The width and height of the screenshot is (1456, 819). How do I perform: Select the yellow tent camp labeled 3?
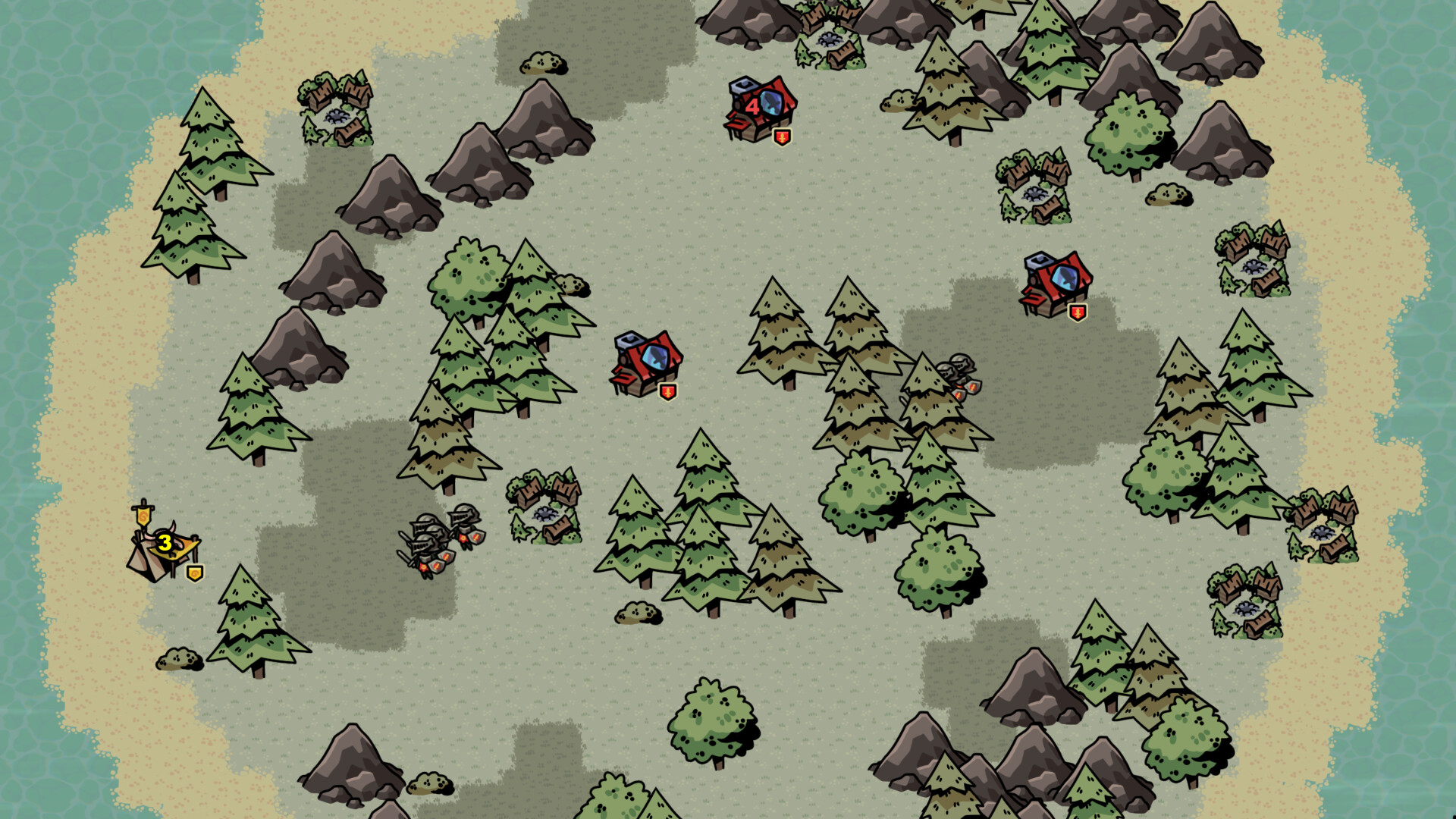pyautogui.click(x=163, y=546)
